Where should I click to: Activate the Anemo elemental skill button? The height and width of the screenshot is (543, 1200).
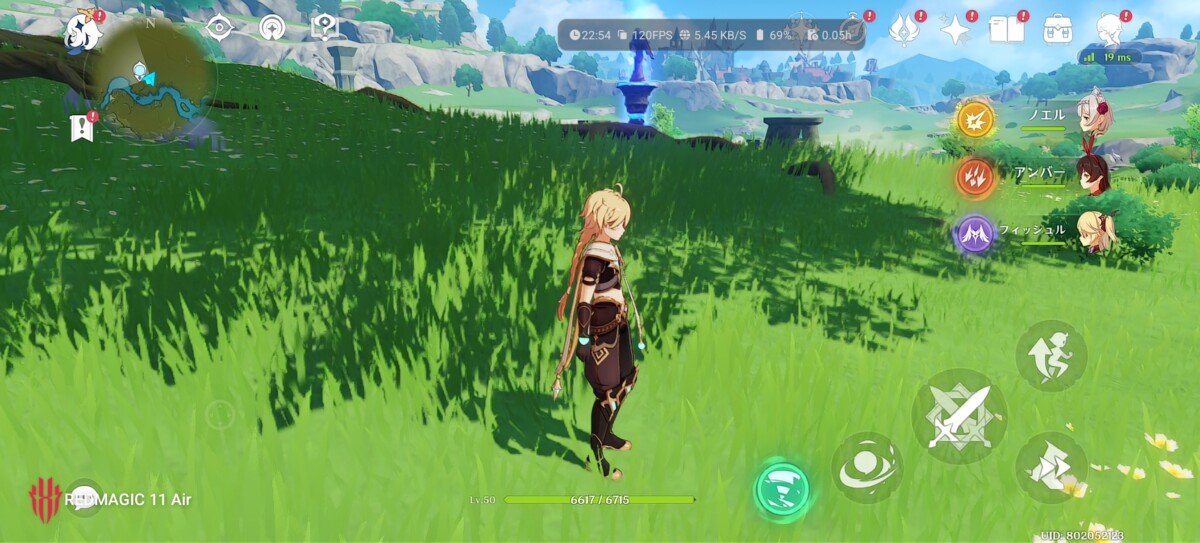[x=867, y=468]
